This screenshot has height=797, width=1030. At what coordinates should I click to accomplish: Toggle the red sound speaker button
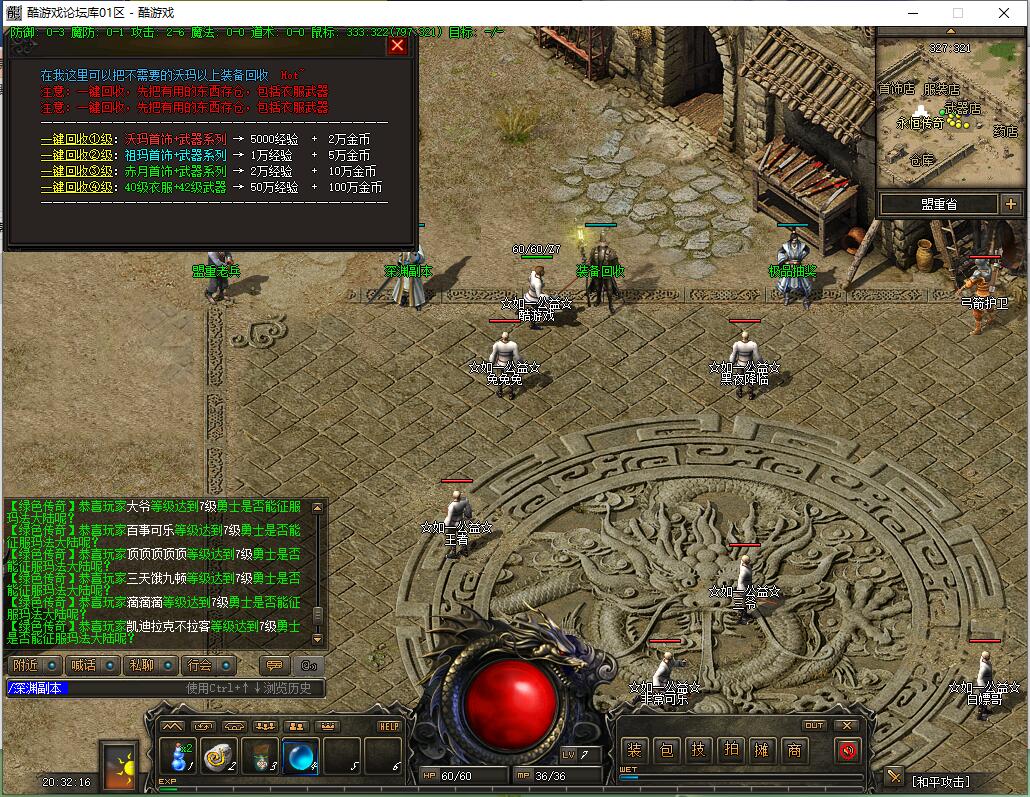tap(848, 750)
